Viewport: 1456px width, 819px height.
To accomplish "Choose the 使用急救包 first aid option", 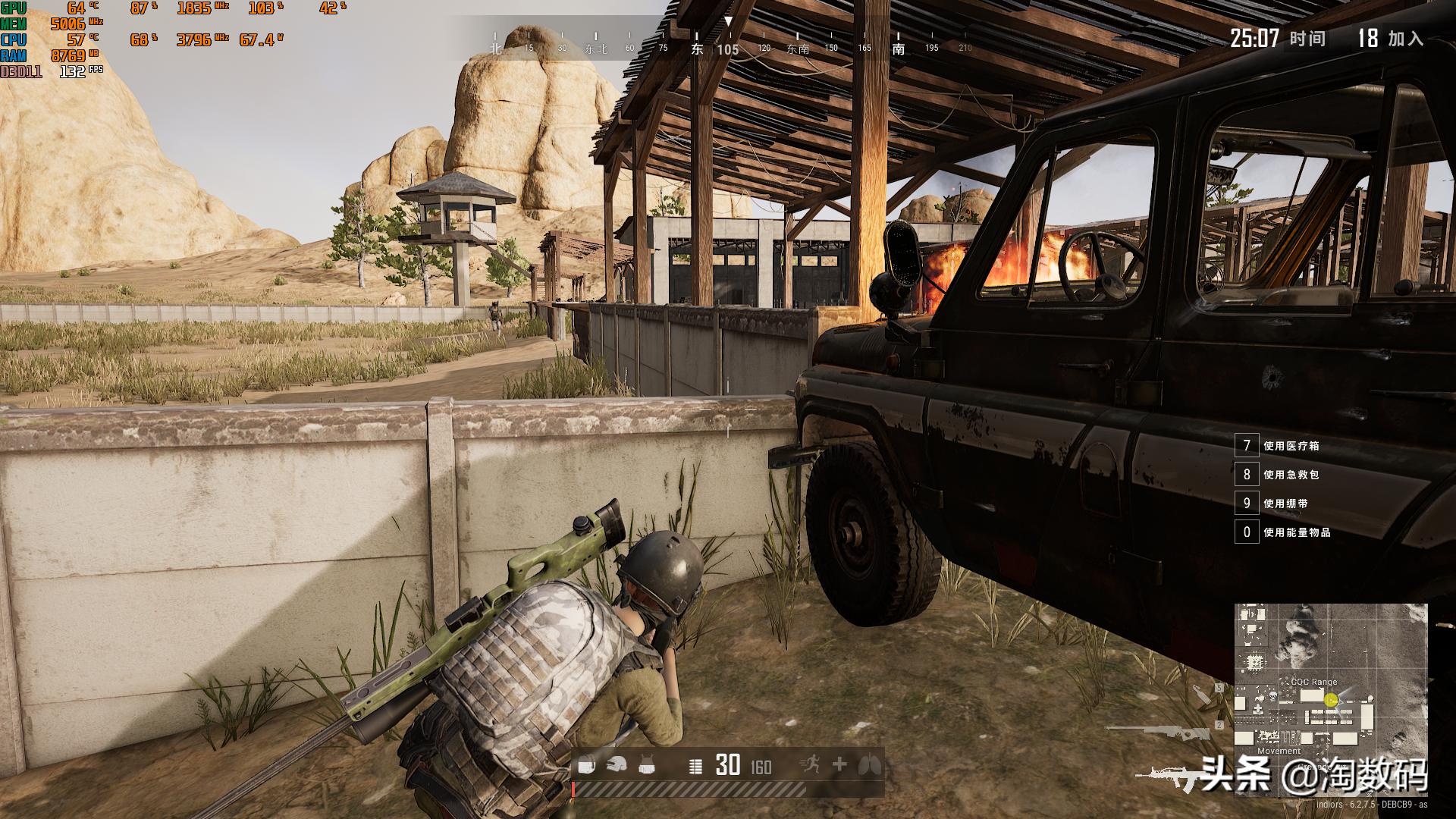I will (1291, 475).
